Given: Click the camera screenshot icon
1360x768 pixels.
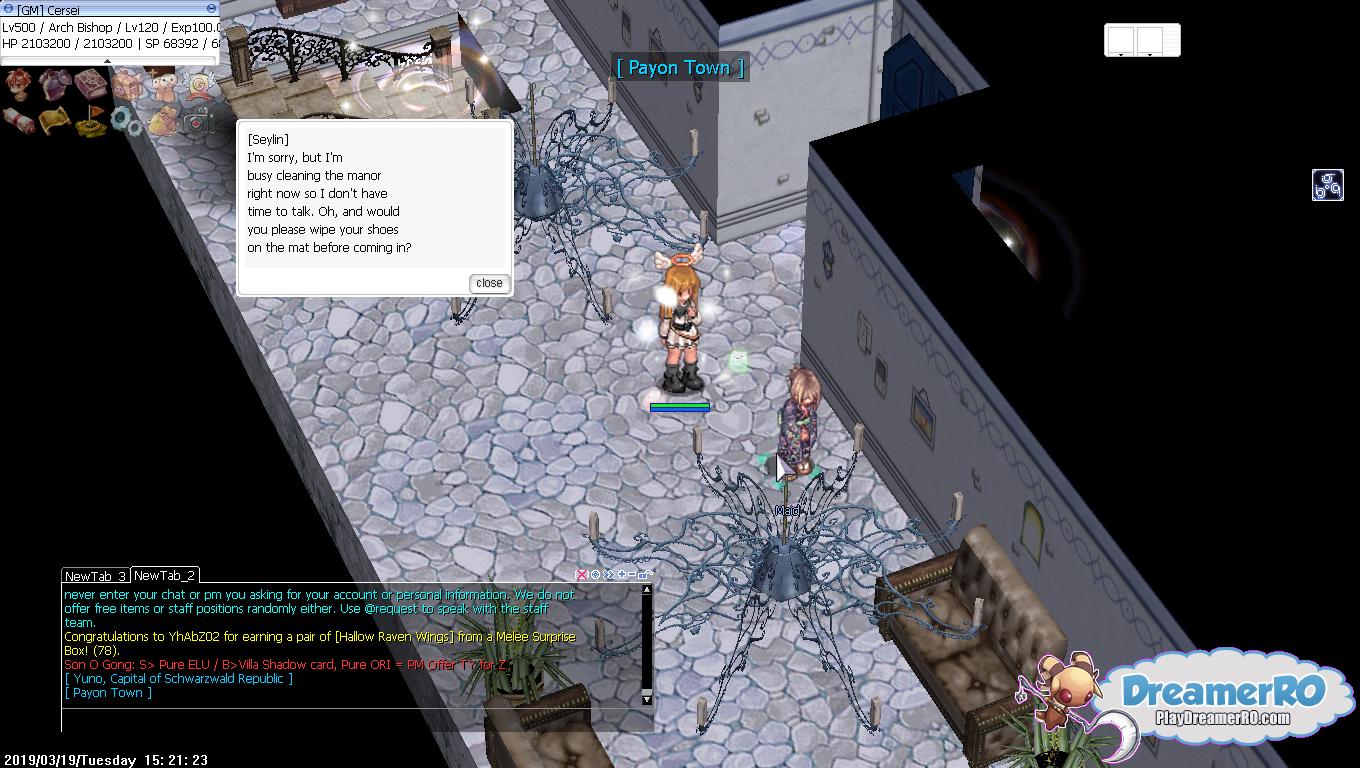Looking at the screenshot, I should coord(197,121).
